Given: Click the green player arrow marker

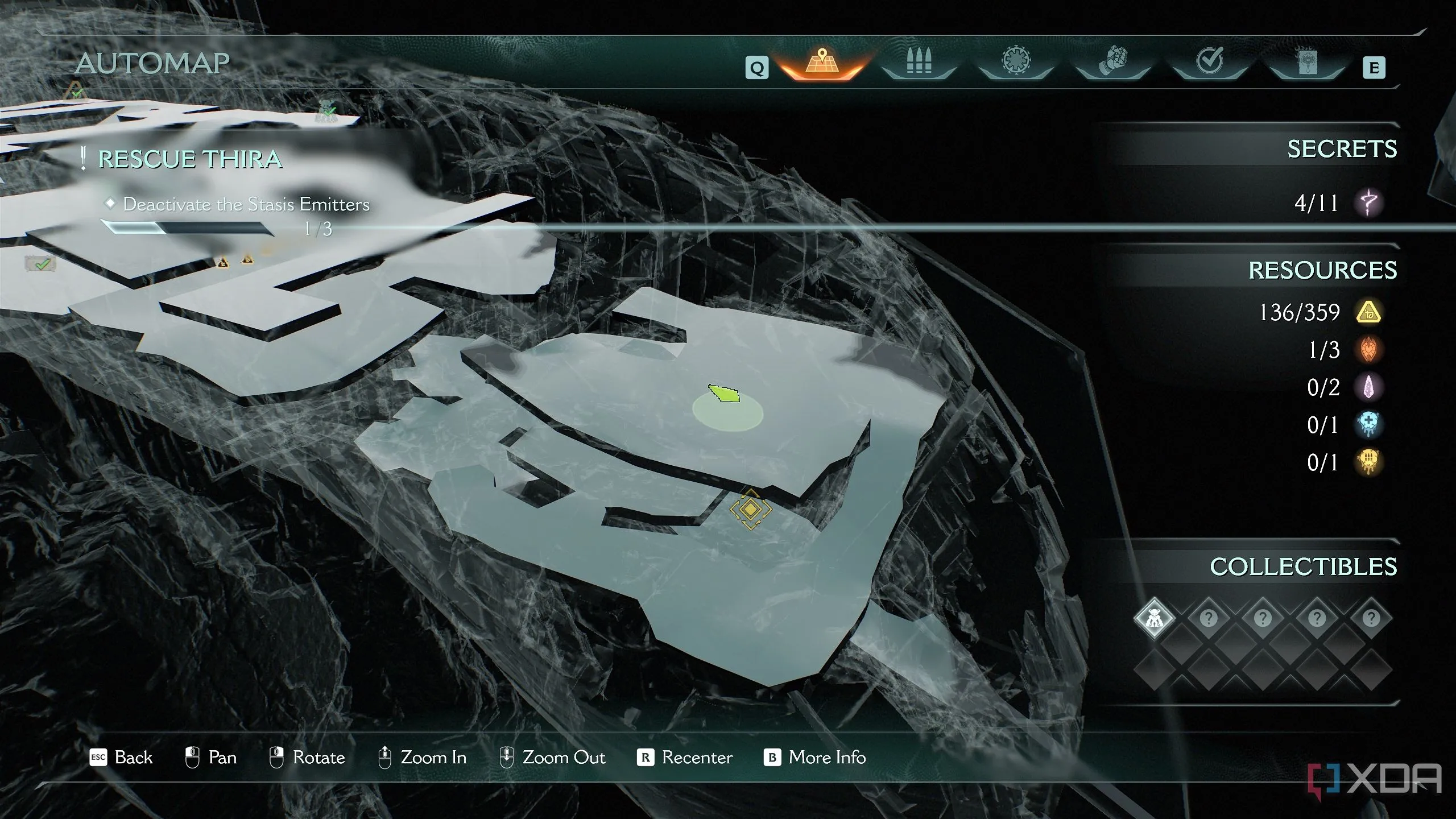Looking at the screenshot, I should point(725,393).
